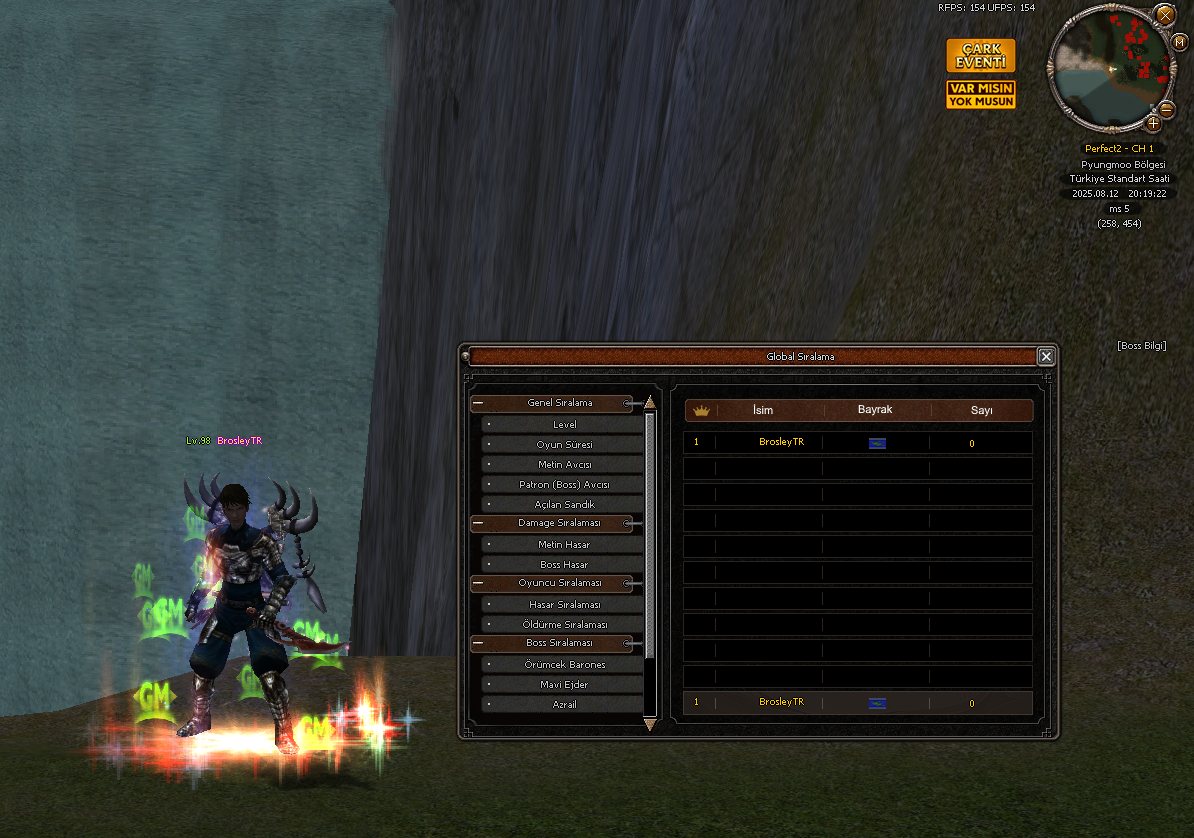Collapse the Genel Sıralama category
Image resolution: width=1194 pixels, height=838 pixels.
pos(479,404)
